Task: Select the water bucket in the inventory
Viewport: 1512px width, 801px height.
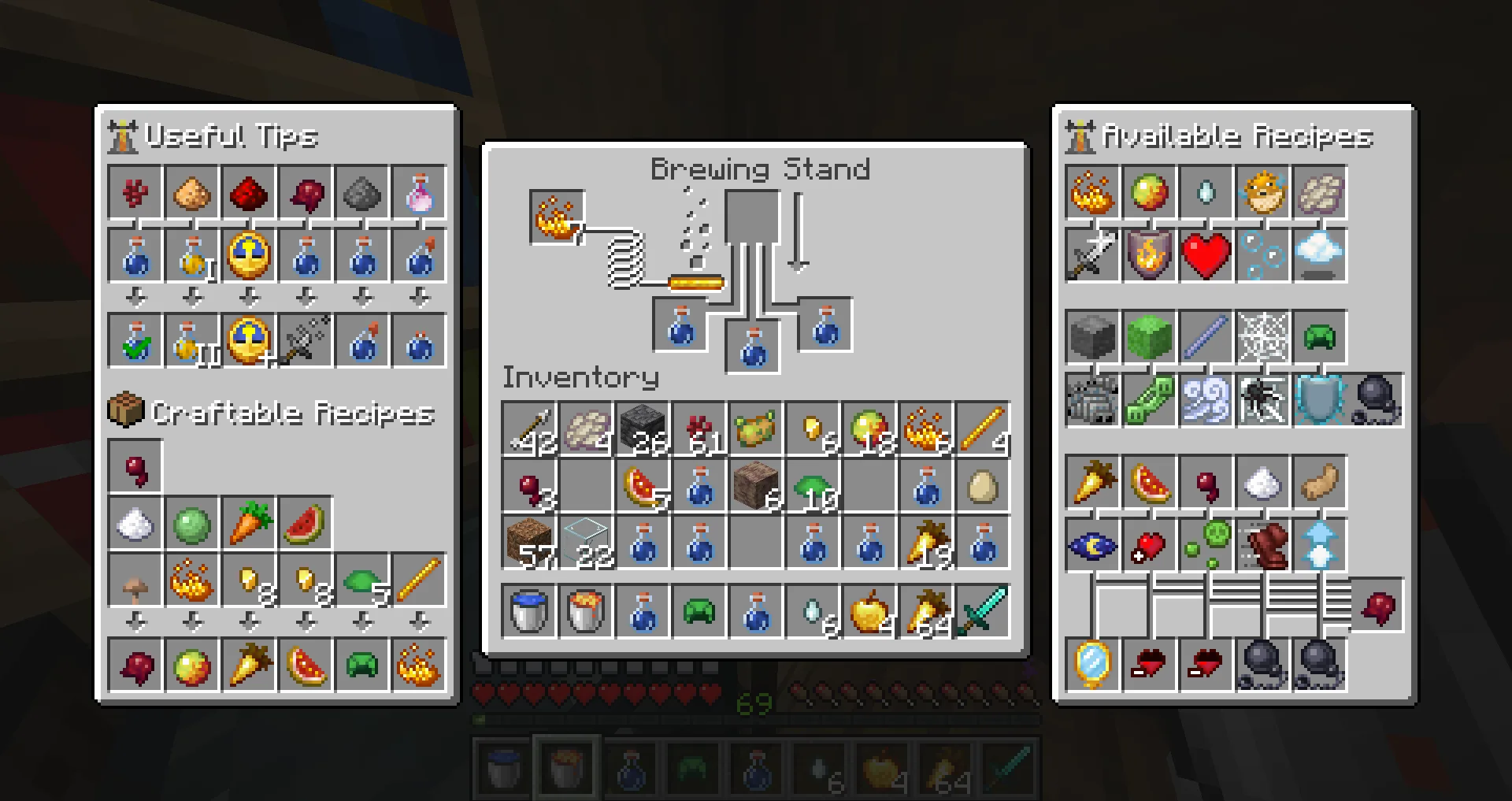Action: (x=528, y=613)
